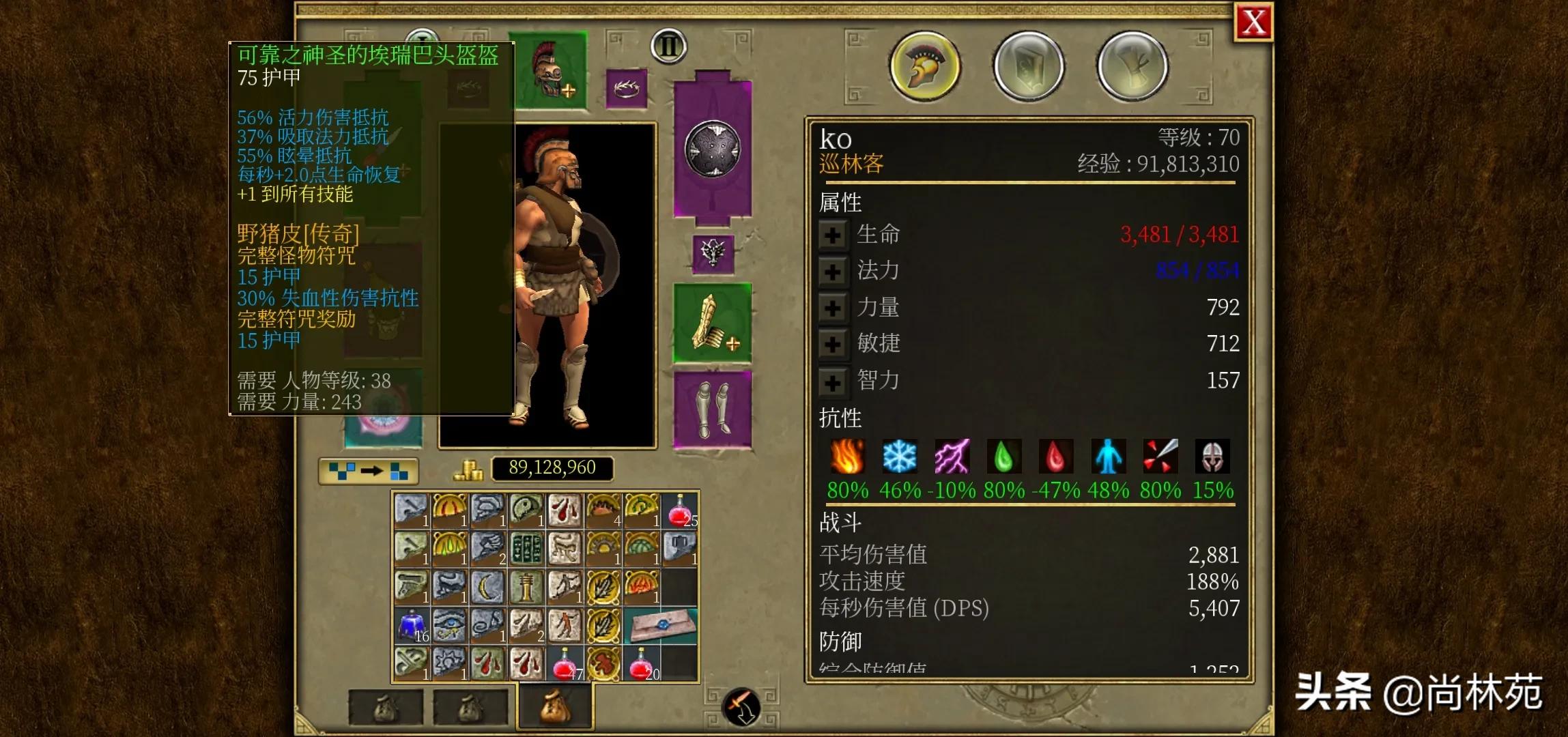
Task: Select the laurel wreath equipment slot
Action: [x=626, y=88]
